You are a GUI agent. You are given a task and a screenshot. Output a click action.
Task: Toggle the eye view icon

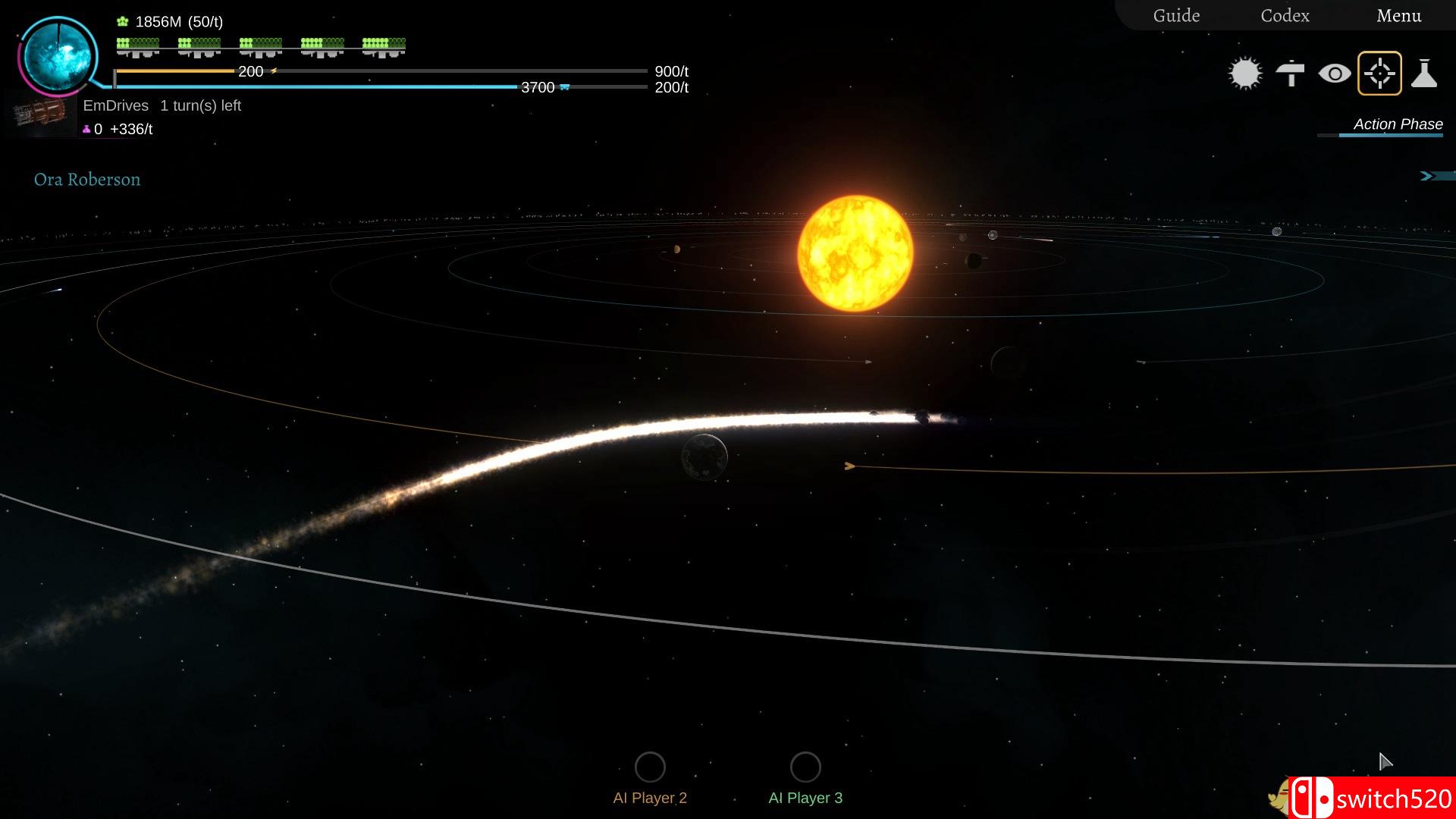(x=1335, y=74)
